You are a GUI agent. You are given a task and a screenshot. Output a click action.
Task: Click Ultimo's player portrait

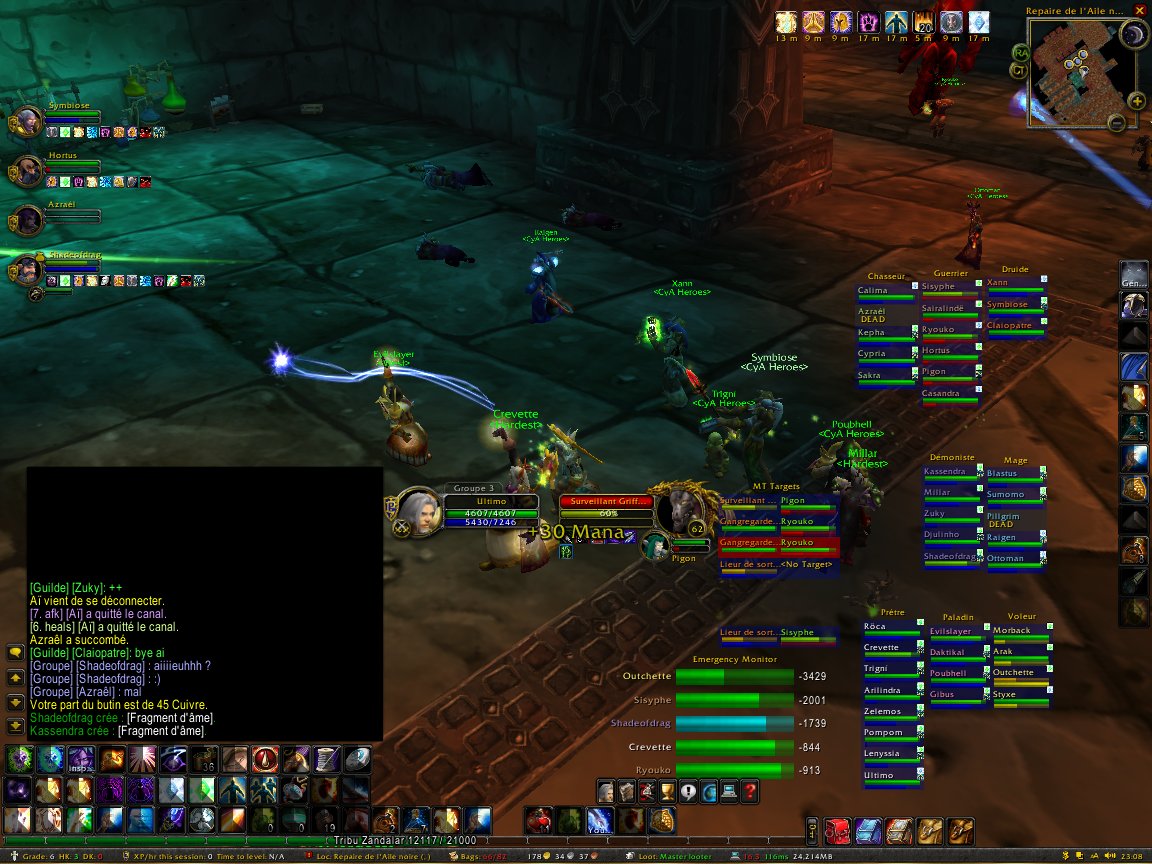pyautogui.click(x=419, y=510)
